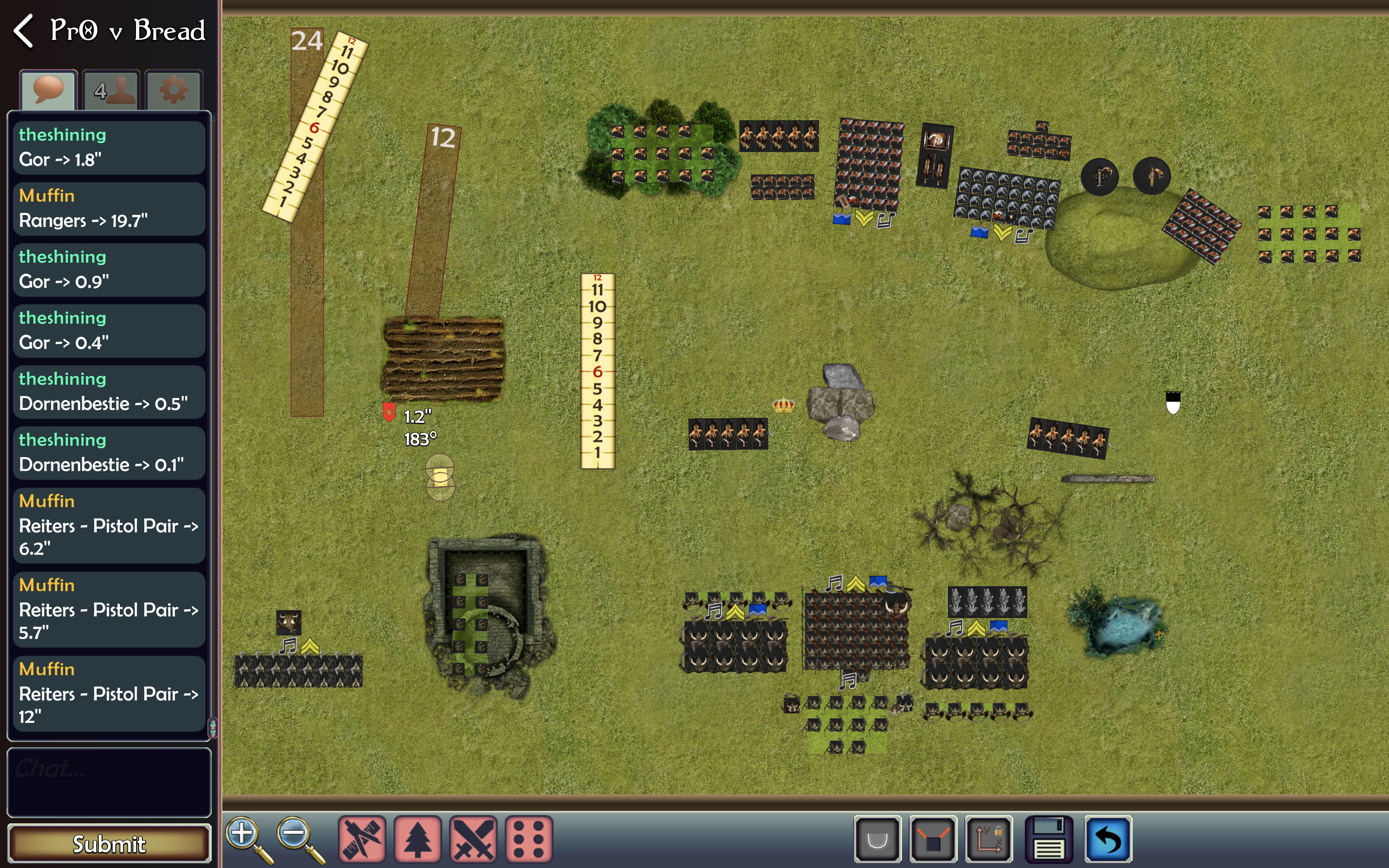Switch to the chat speech-bubble tab

(48, 90)
